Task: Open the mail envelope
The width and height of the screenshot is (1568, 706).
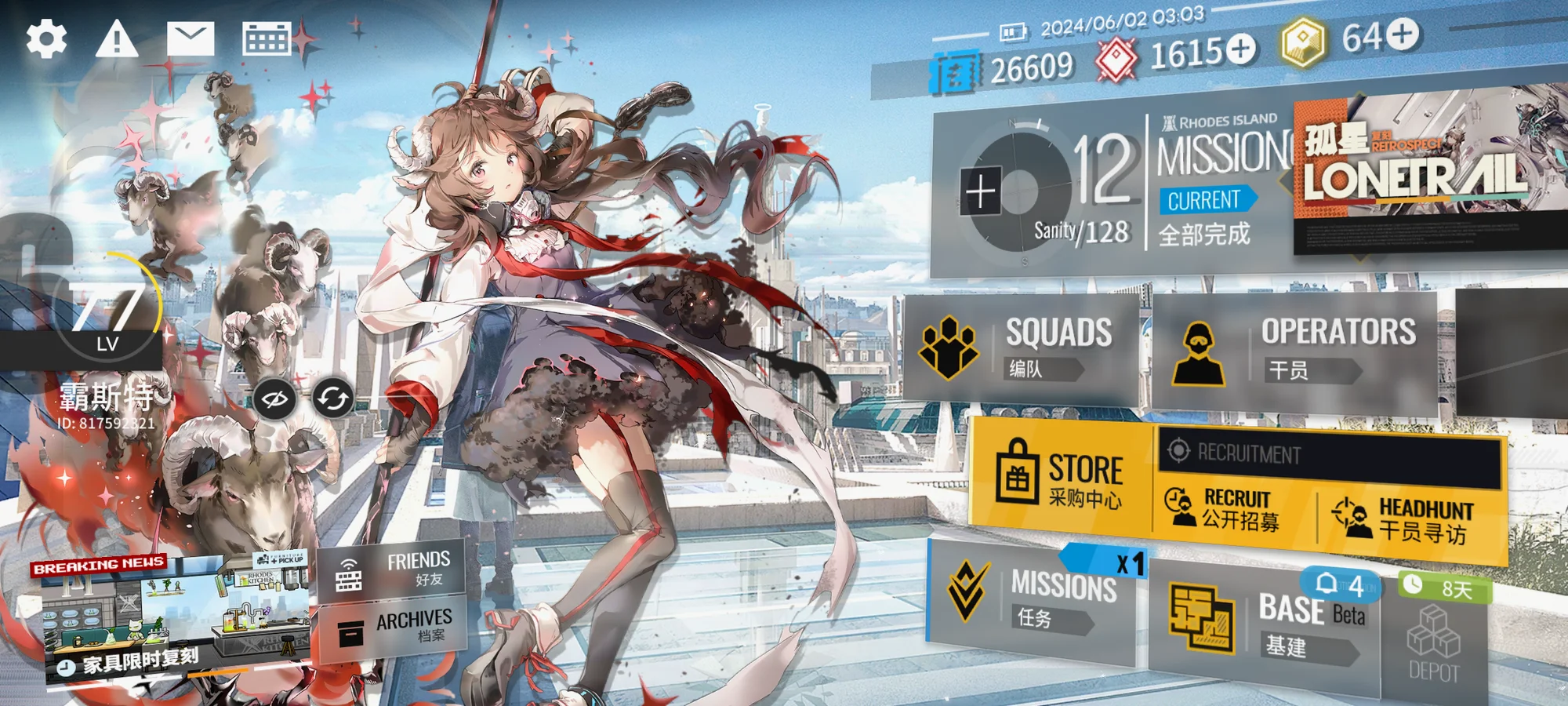Action: 191,39
